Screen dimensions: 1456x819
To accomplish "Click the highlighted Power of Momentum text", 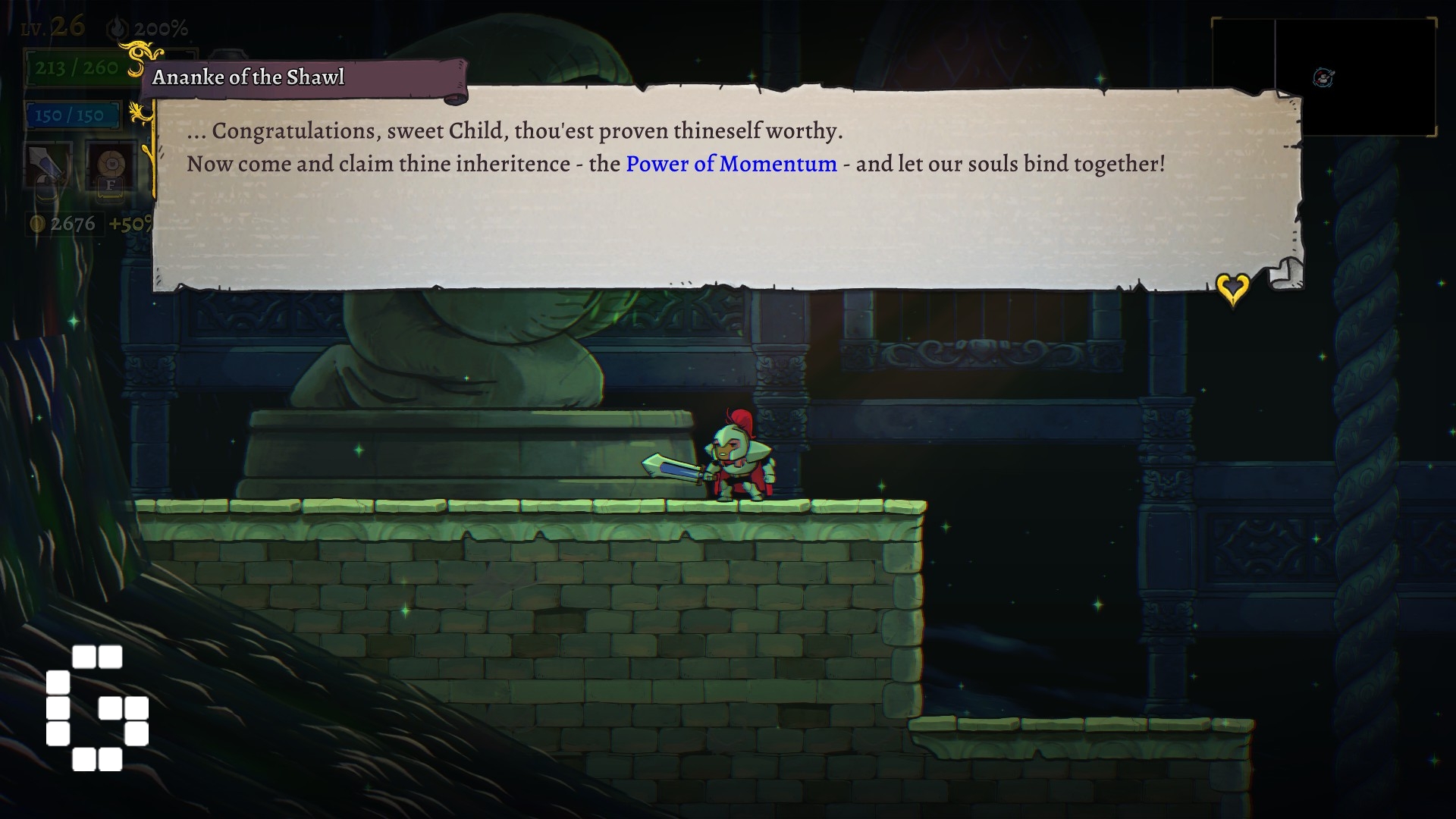I will (731, 164).
